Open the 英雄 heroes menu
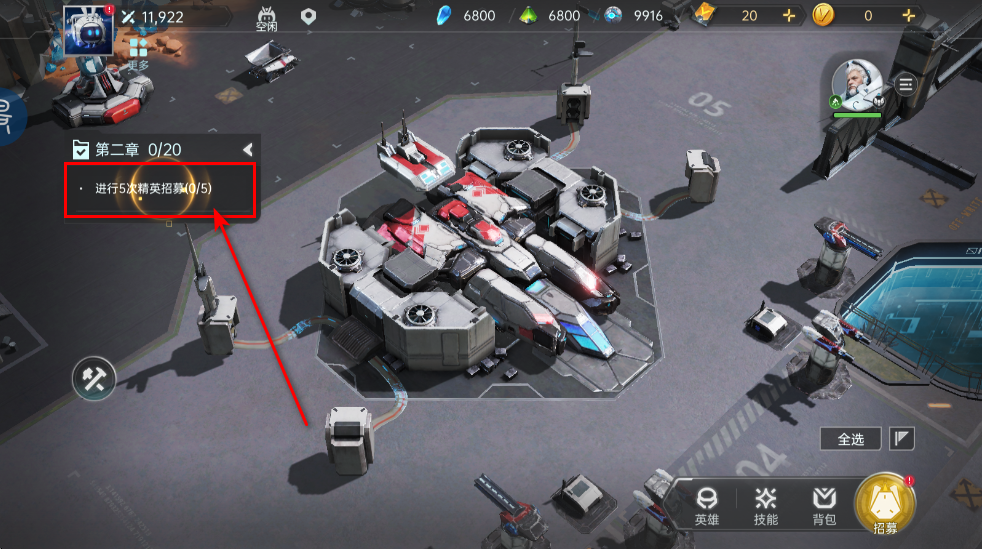The width and height of the screenshot is (982, 549). pyautogui.click(x=707, y=505)
